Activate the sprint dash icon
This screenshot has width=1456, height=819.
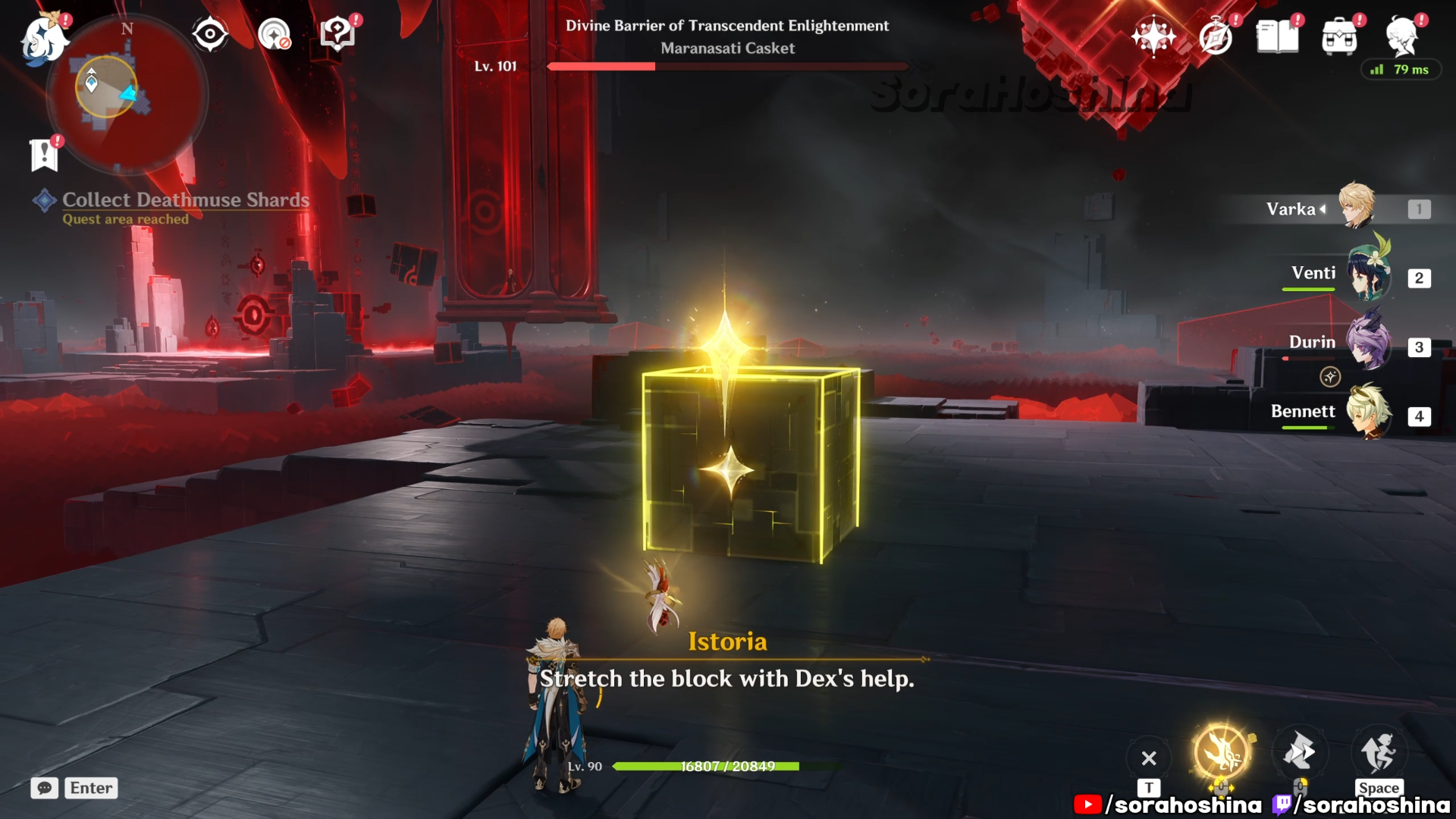tap(1299, 752)
